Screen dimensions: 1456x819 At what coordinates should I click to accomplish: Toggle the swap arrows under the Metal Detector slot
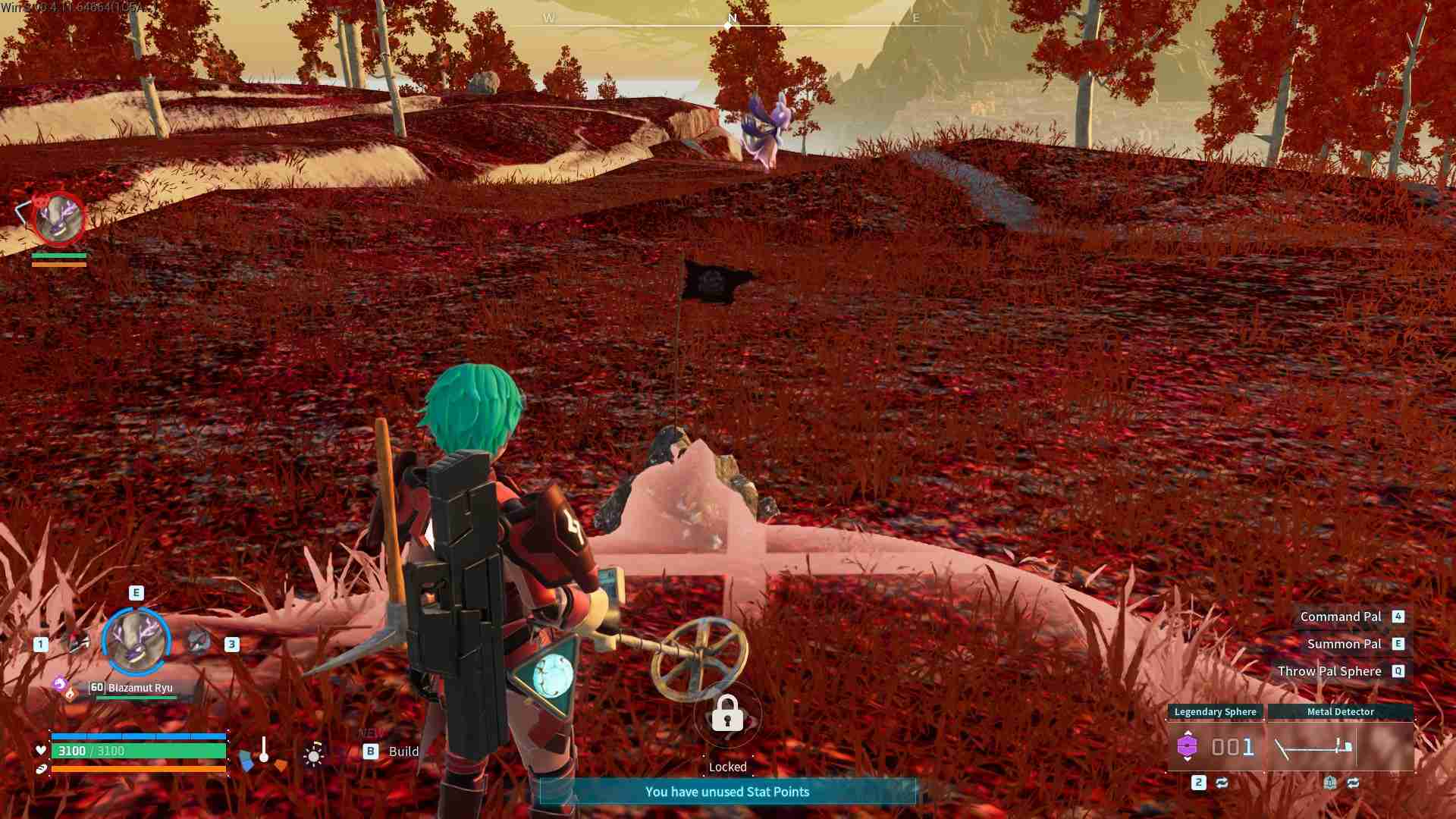tap(1354, 783)
